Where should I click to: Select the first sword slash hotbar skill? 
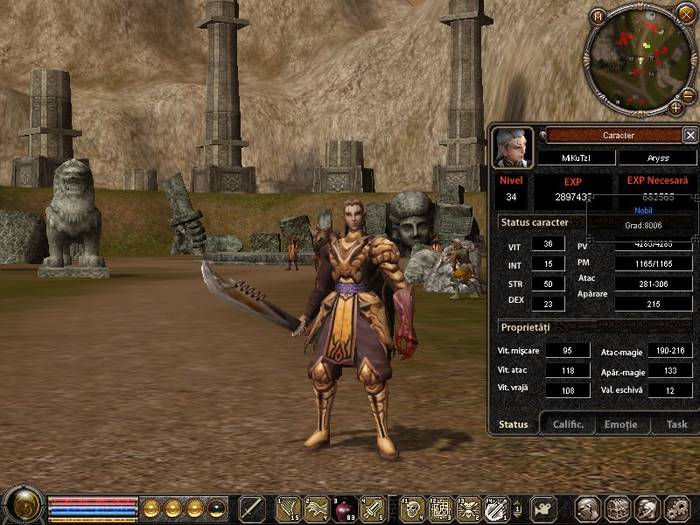click(251, 508)
